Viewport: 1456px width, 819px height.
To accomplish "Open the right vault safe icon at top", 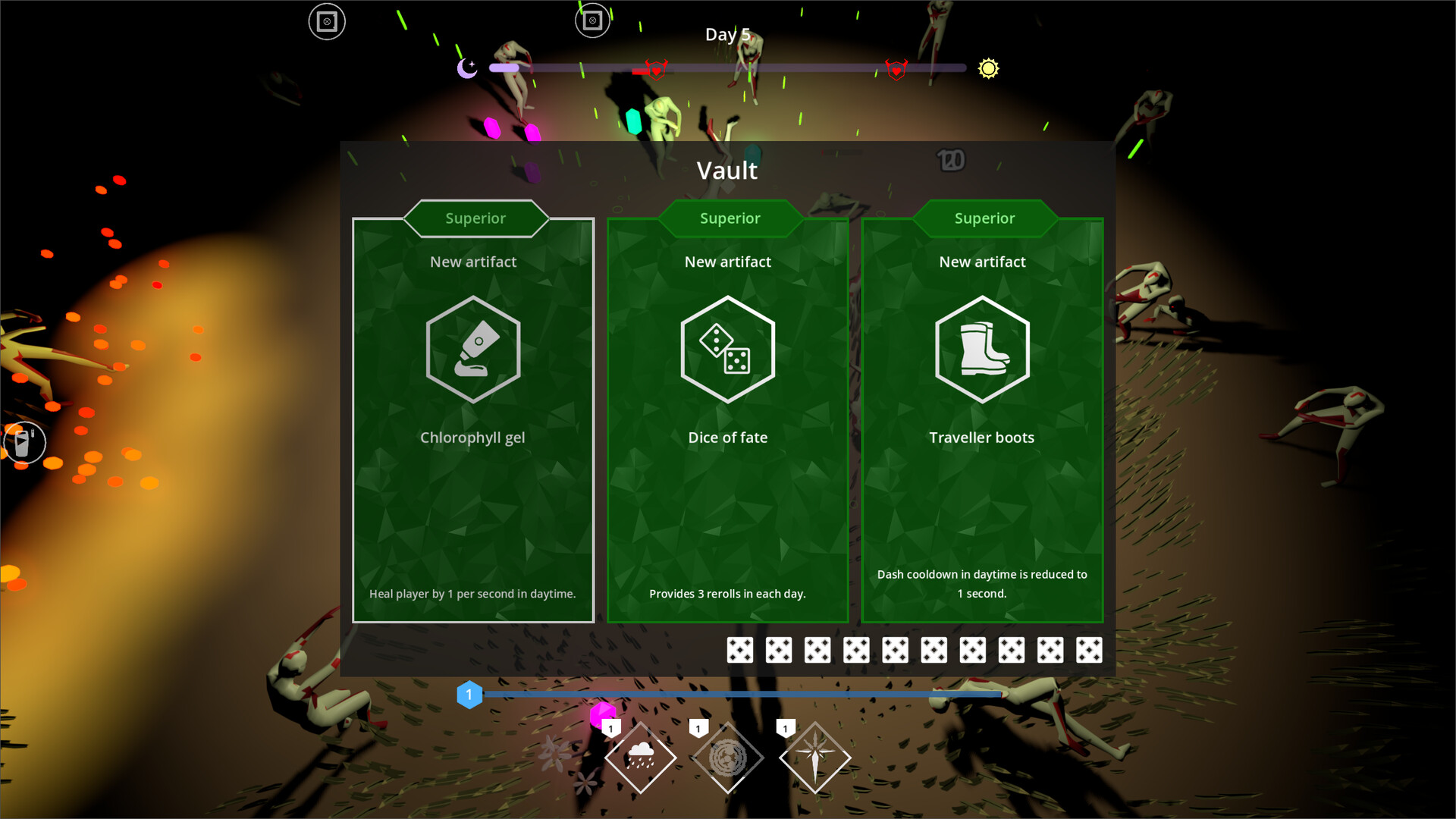I will coord(593,20).
